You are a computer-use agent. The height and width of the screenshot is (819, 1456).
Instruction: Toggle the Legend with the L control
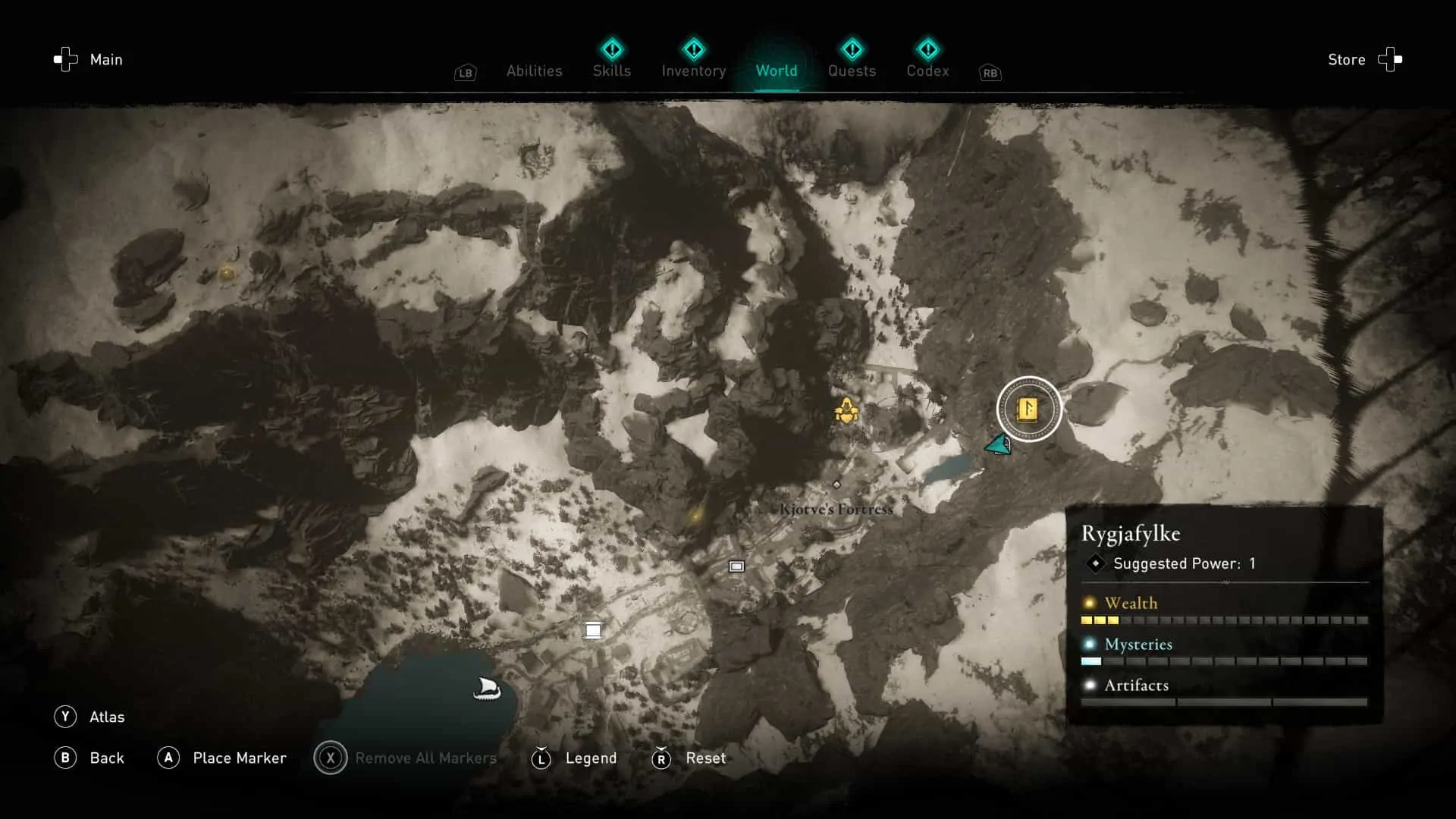[541, 758]
